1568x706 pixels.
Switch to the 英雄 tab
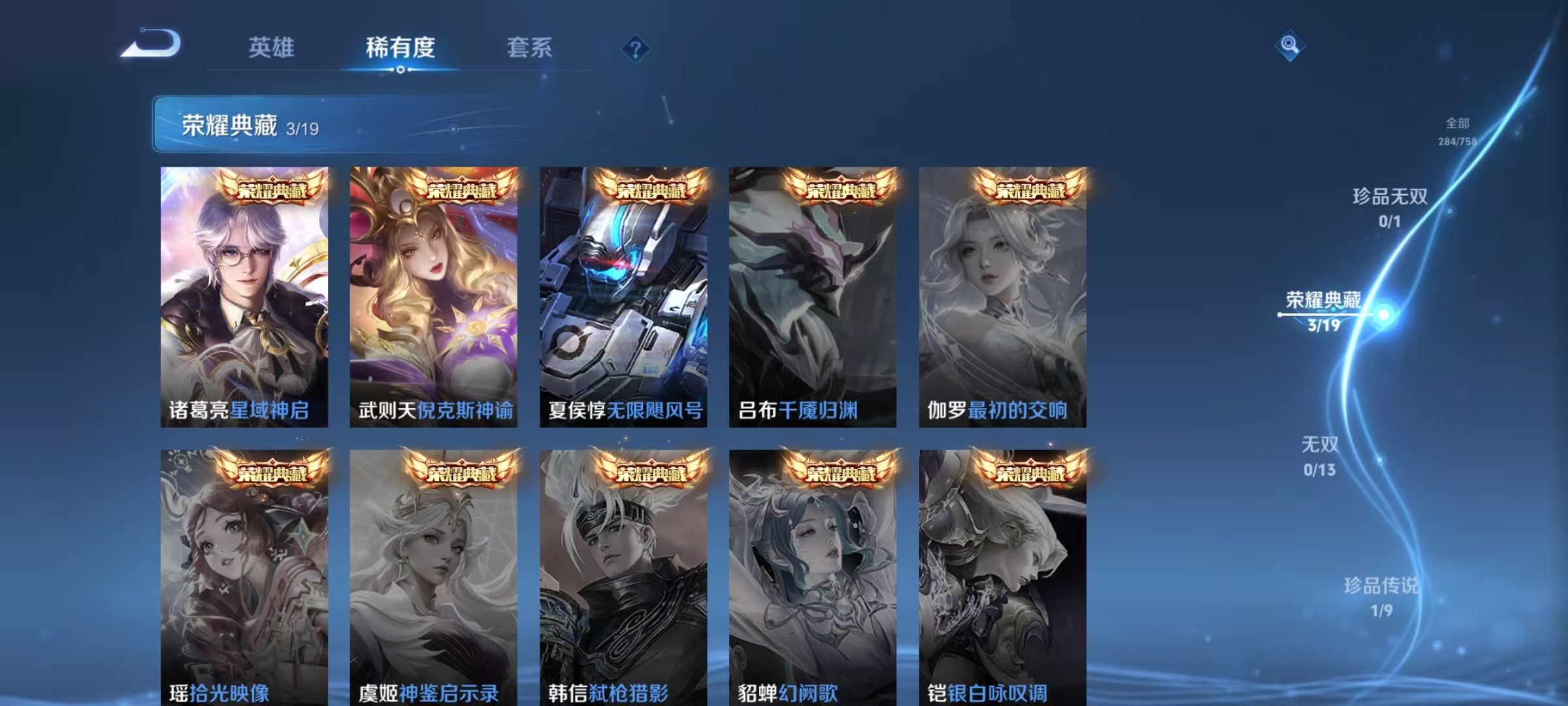pyautogui.click(x=272, y=48)
